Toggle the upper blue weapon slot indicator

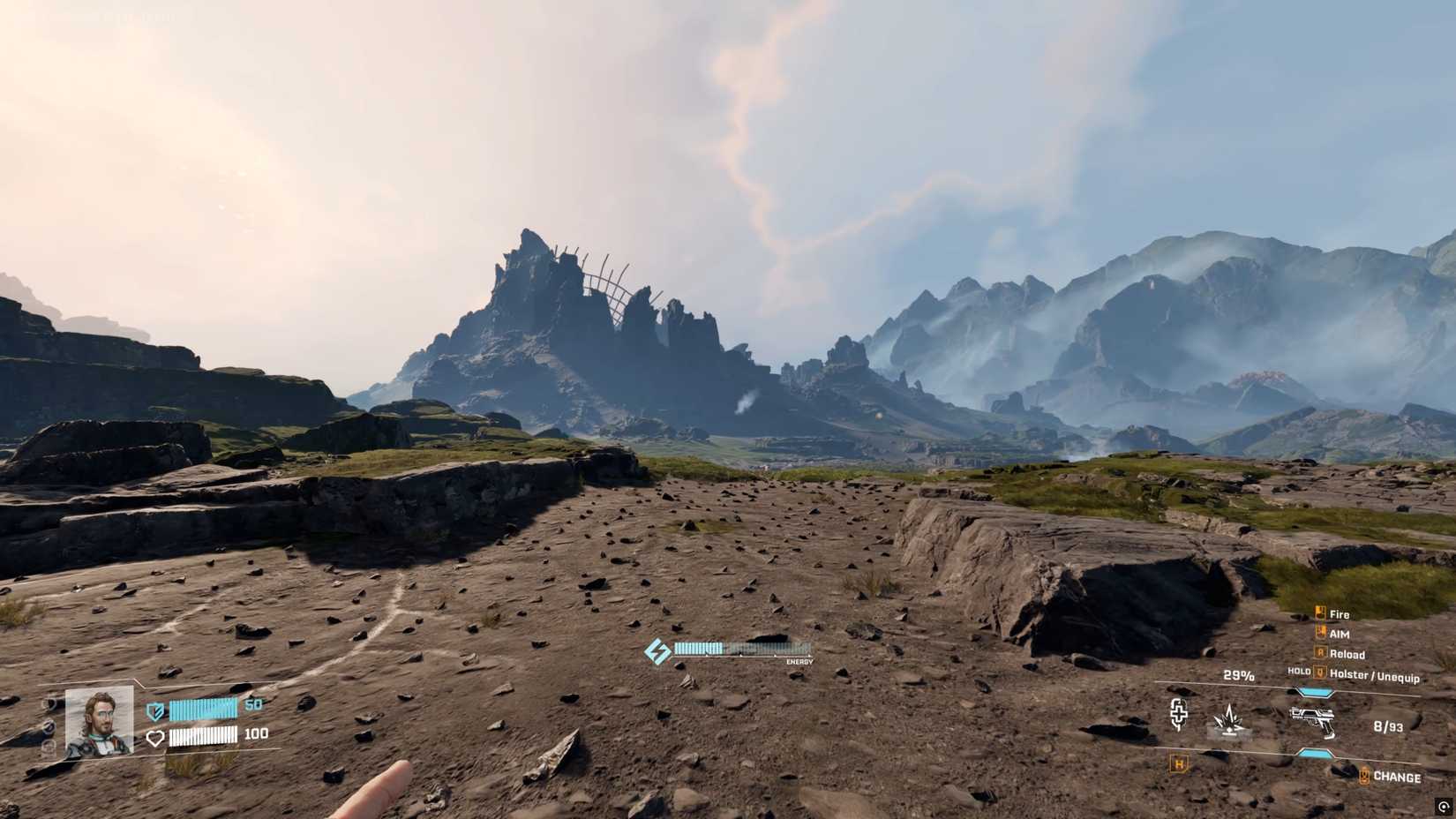1315,690
